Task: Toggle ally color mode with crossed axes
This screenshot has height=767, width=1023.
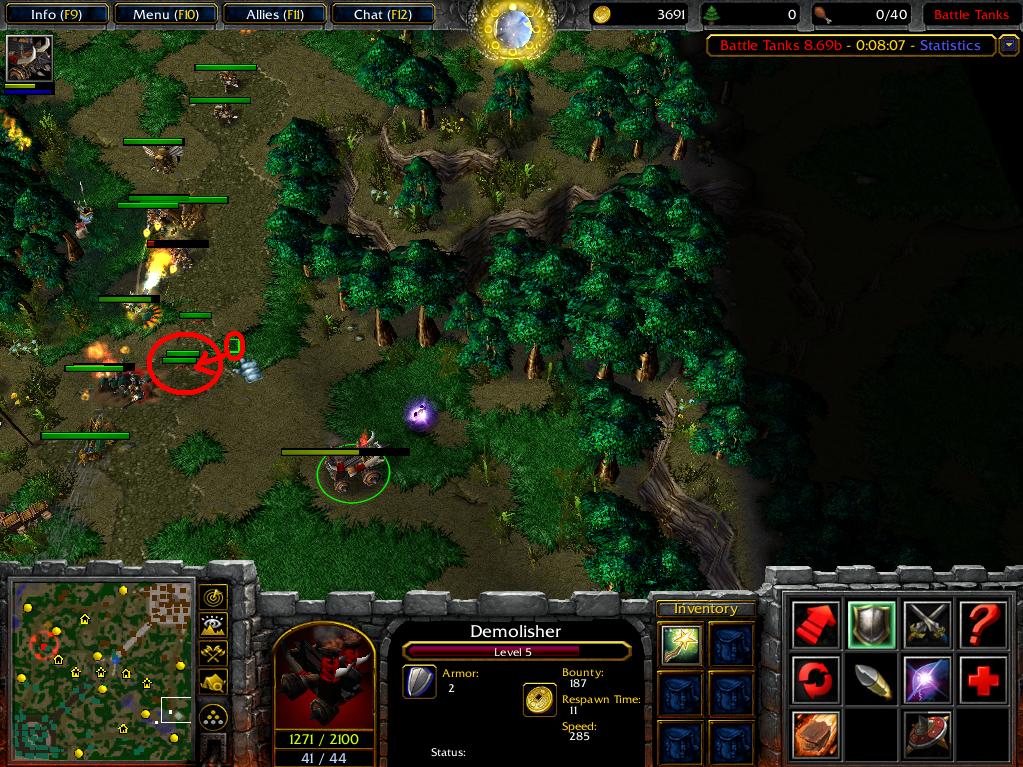Action: point(213,654)
